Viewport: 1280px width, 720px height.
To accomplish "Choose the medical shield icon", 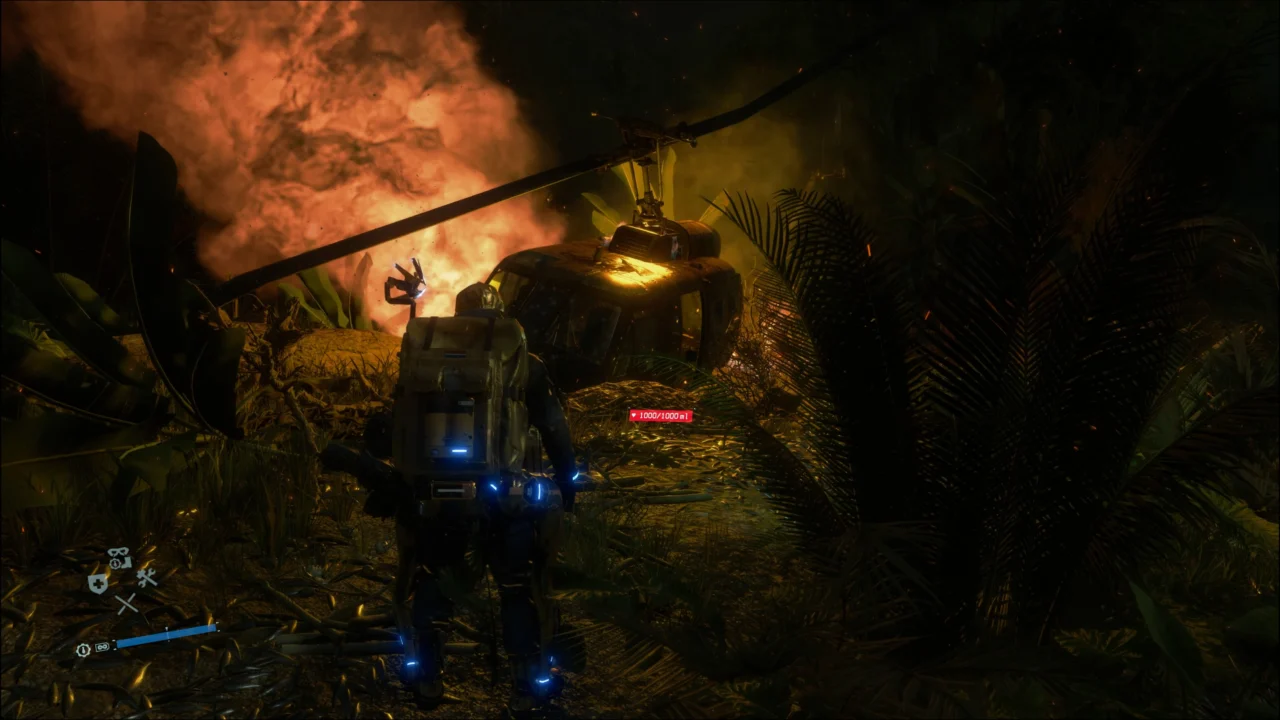I will [x=97, y=583].
